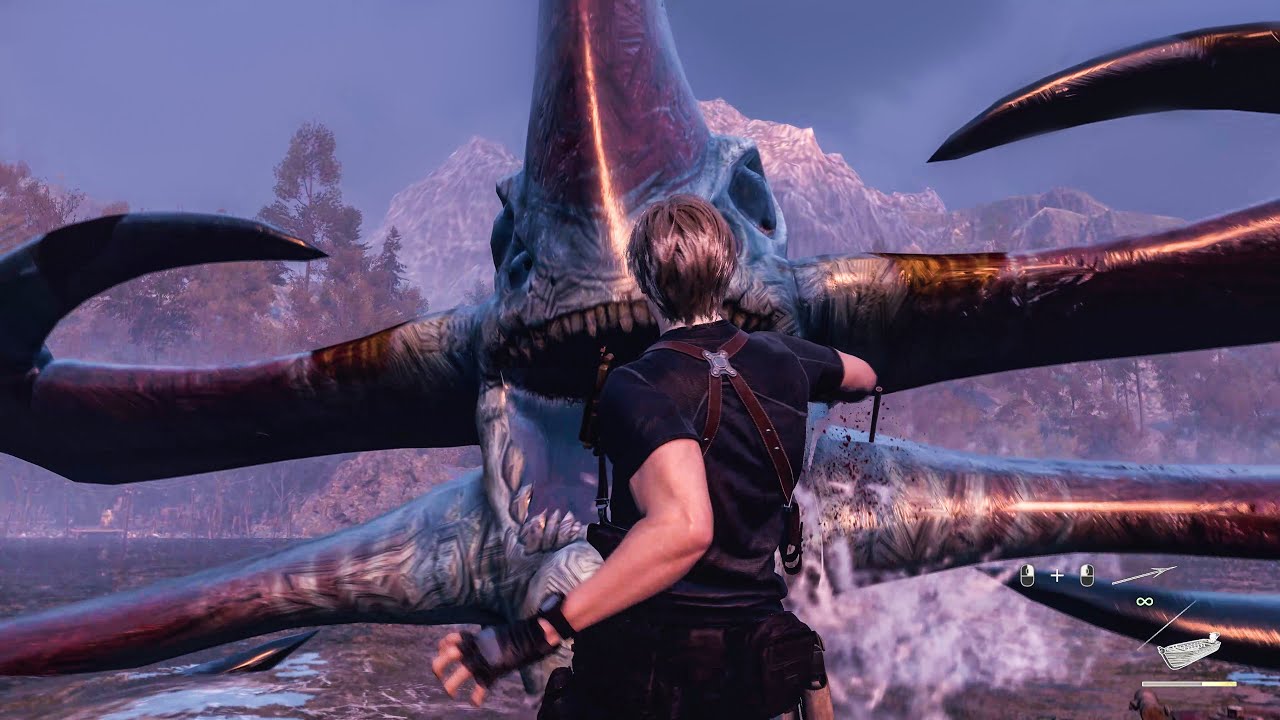This screenshot has height=720, width=1280.
Task: Click the motorboat icon in the HUD
Action: [1188, 651]
